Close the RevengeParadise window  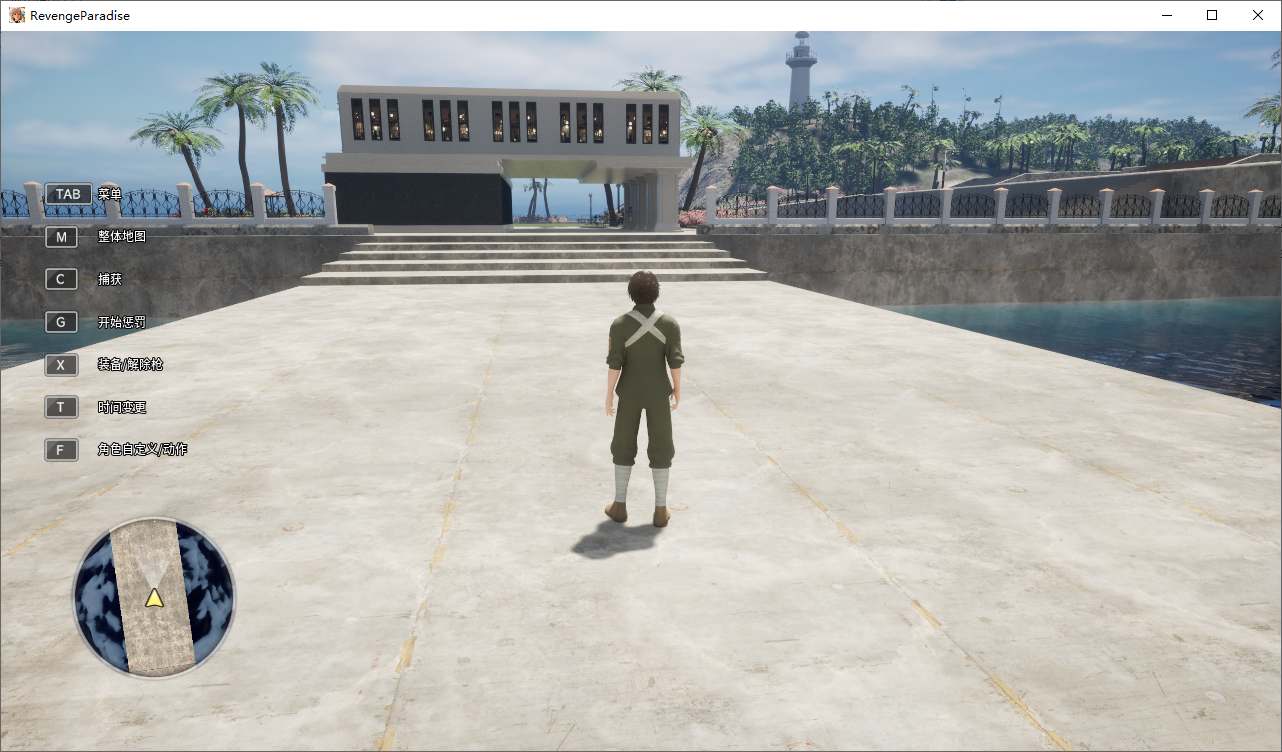1258,15
